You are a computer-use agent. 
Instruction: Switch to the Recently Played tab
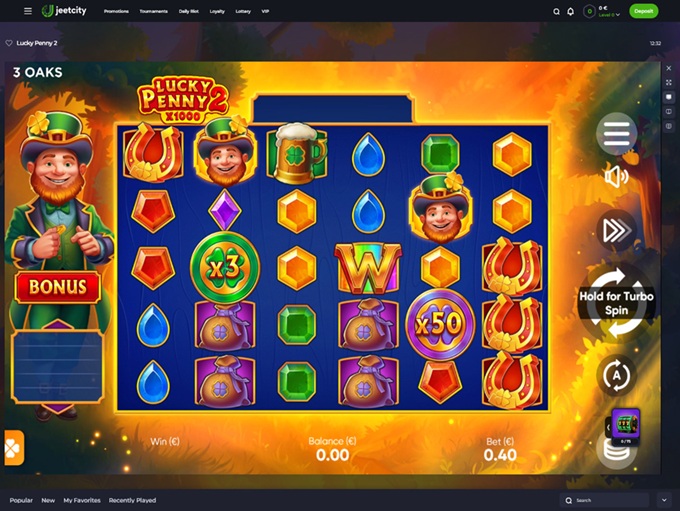(132, 500)
